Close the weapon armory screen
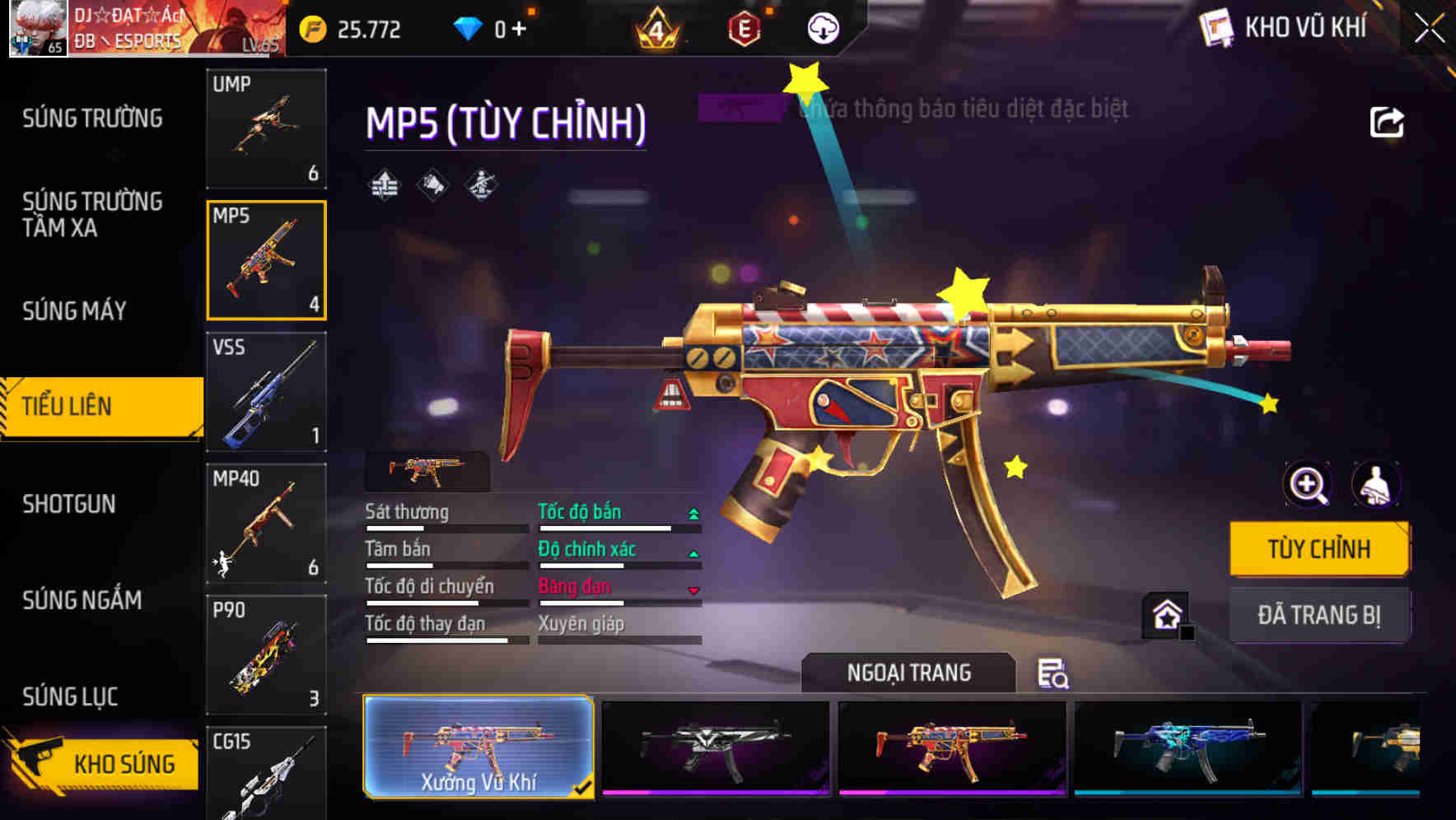Screen dimensions: 1456x820 [1429, 29]
